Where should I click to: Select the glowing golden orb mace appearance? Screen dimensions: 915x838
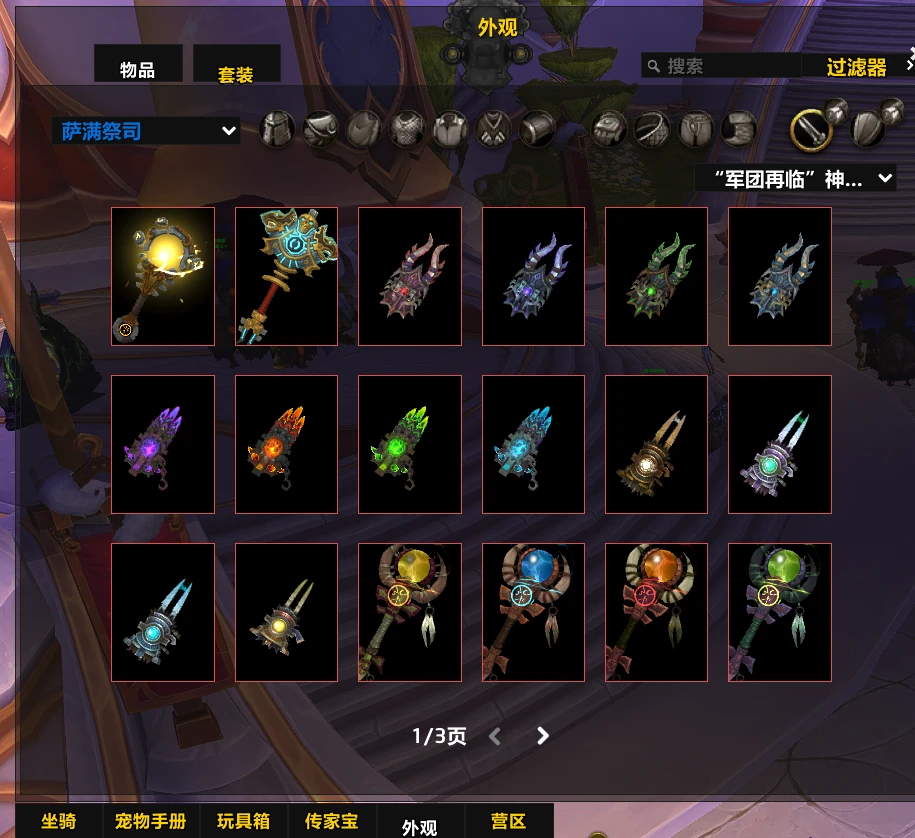pyautogui.click(x=163, y=276)
